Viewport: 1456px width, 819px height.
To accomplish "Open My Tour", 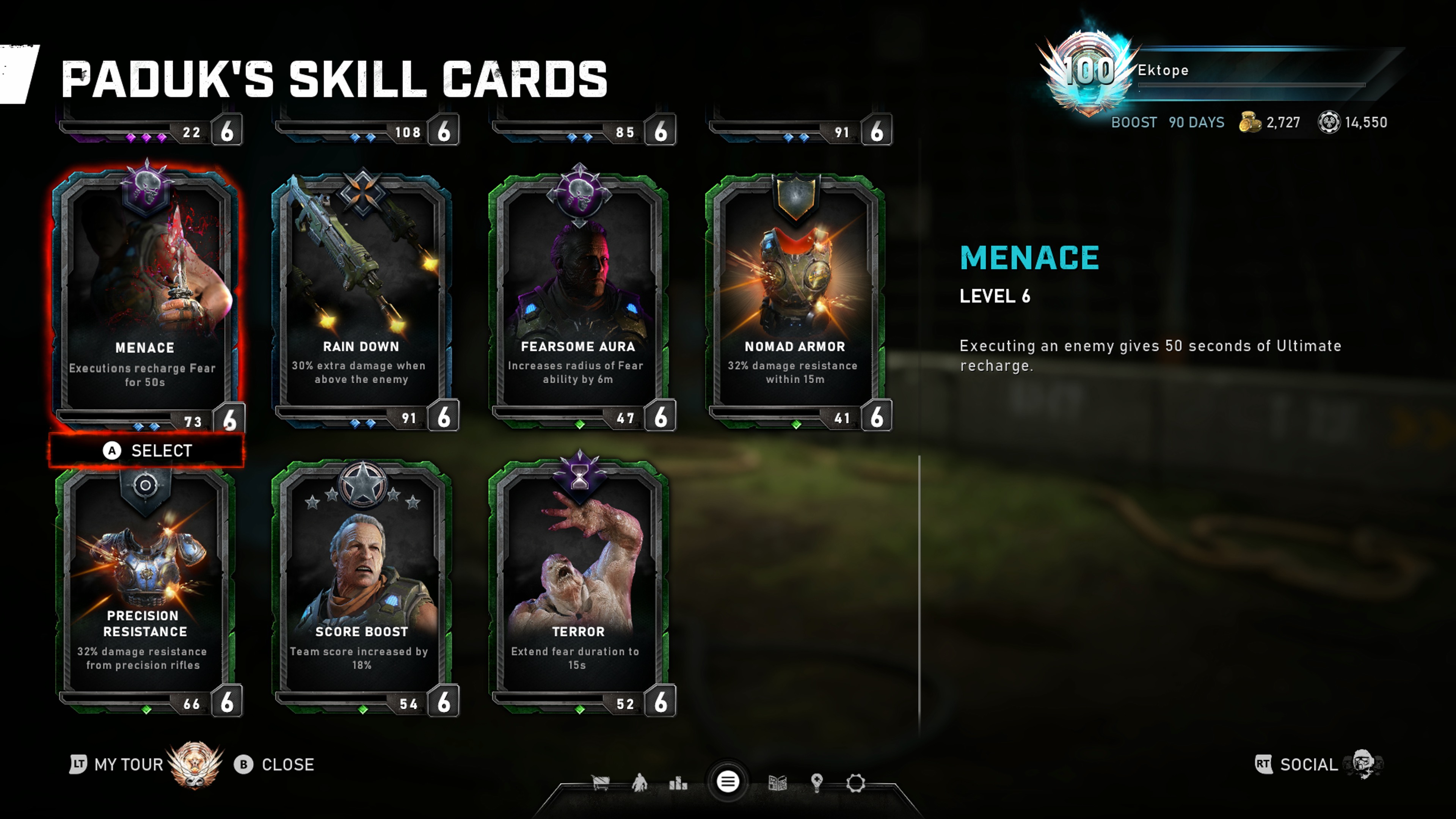I will click(128, 764).
